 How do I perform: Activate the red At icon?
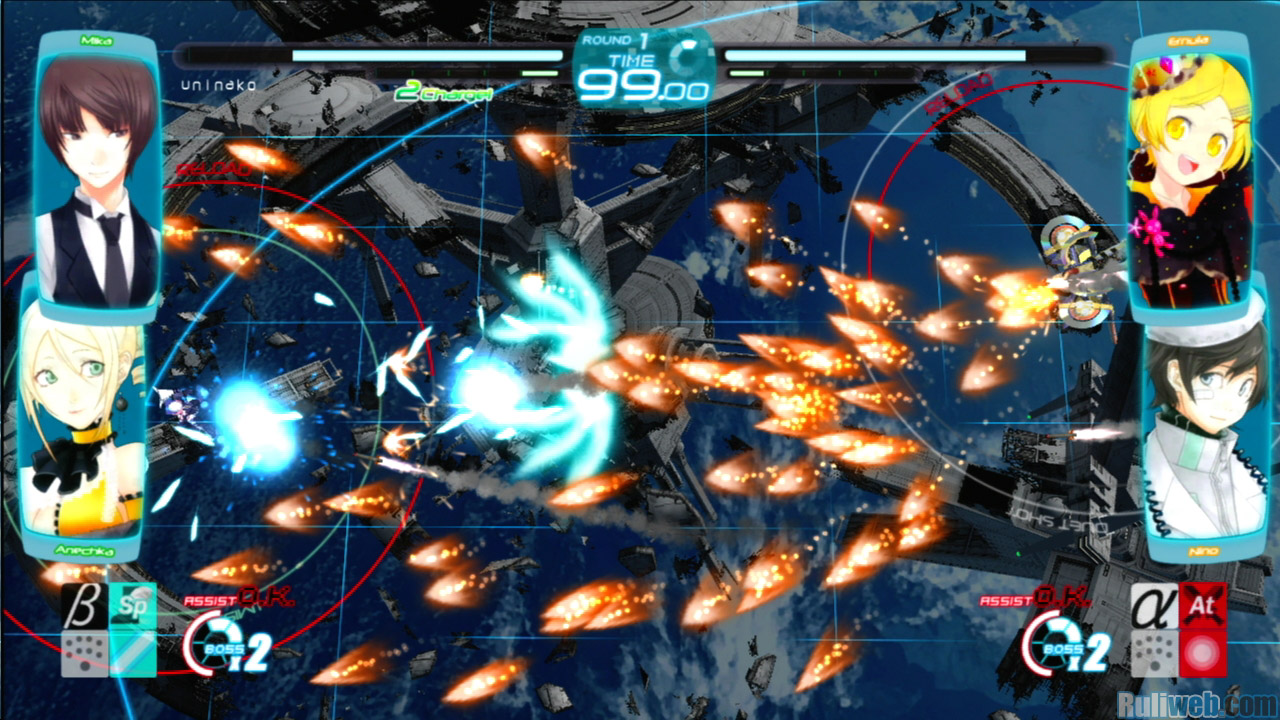[x=1202, y=605]
